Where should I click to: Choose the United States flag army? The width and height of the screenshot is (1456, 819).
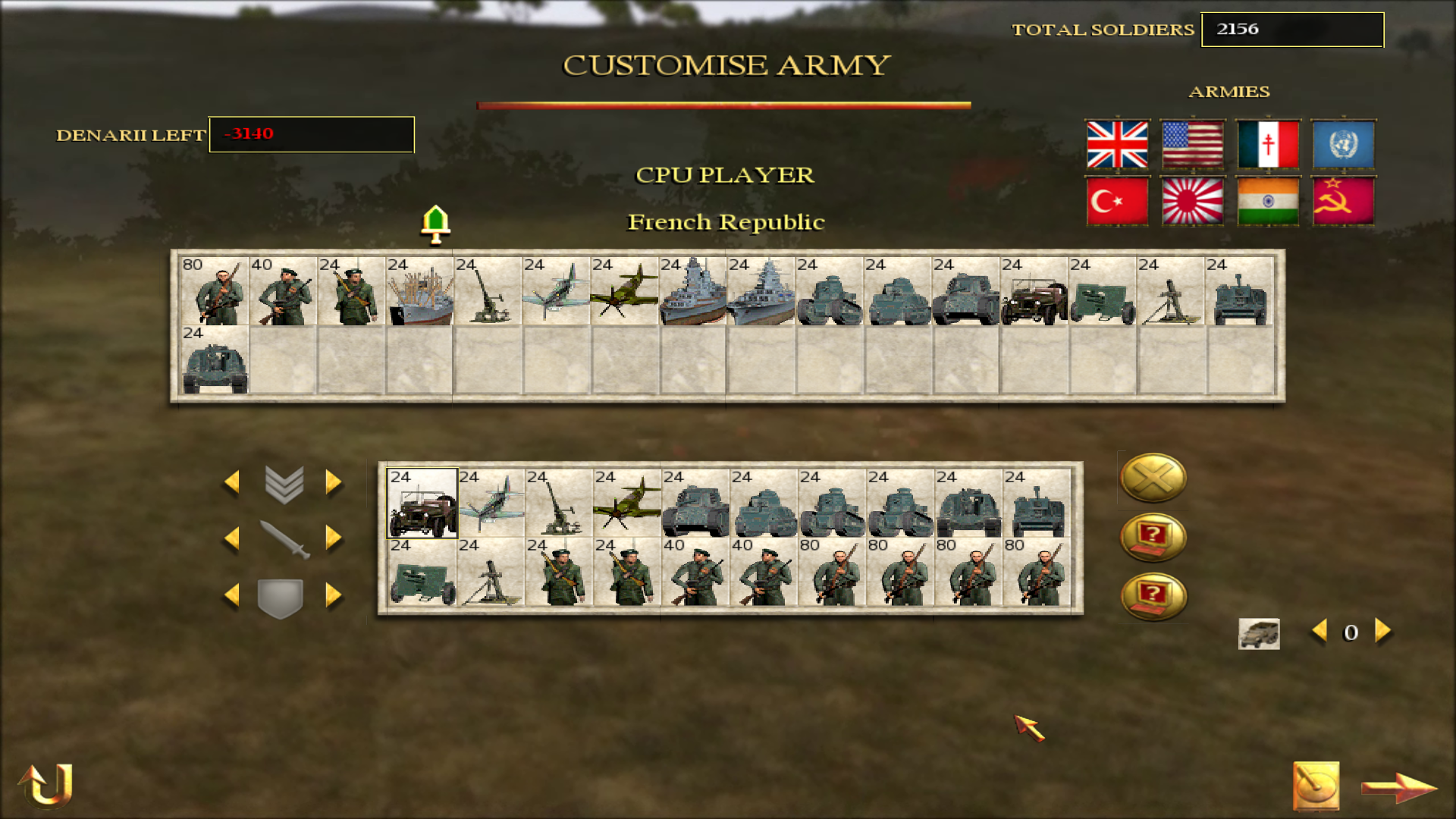coord(1192,144)
